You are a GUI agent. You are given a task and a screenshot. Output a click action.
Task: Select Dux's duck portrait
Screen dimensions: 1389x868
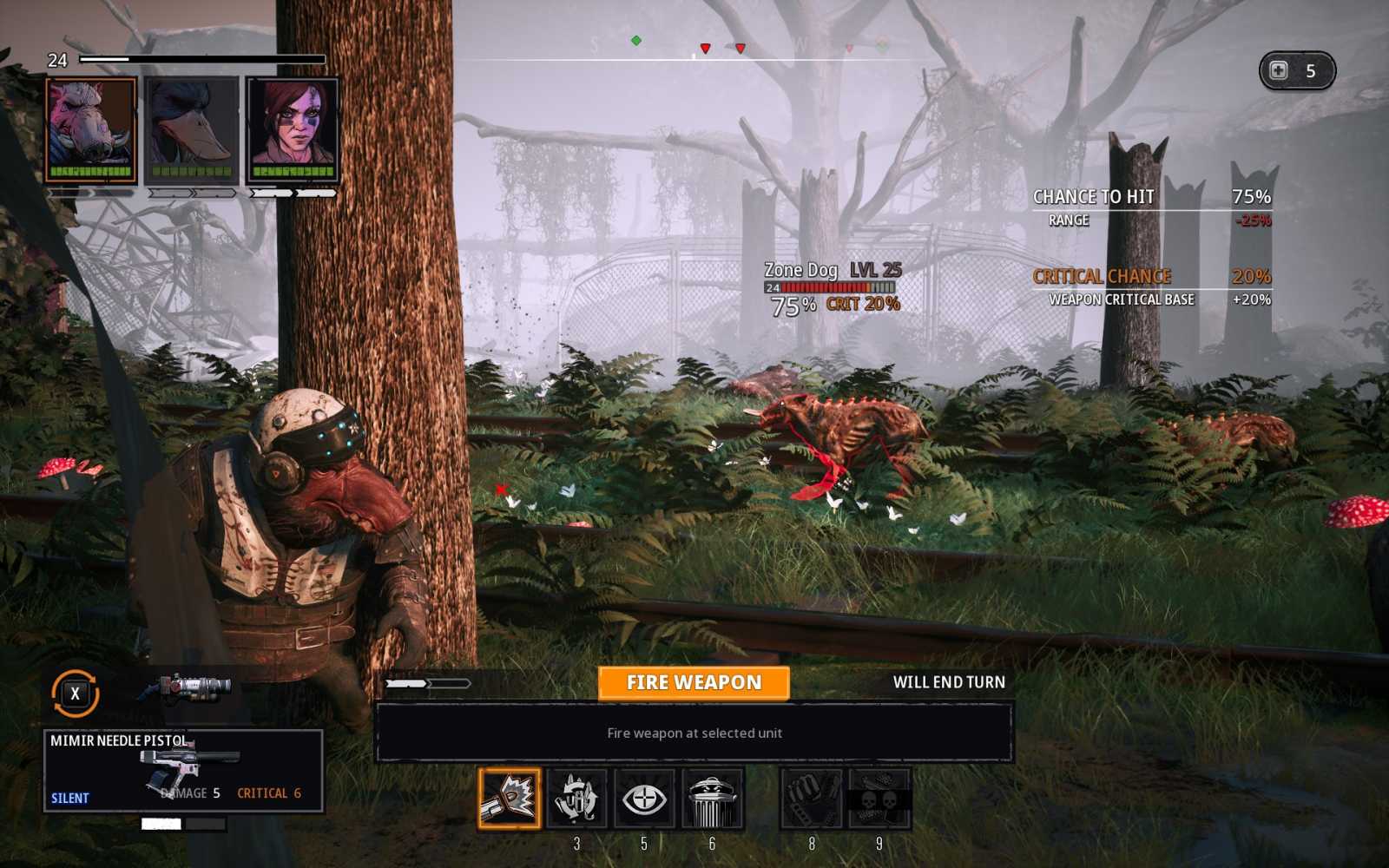tap(192, 128)
